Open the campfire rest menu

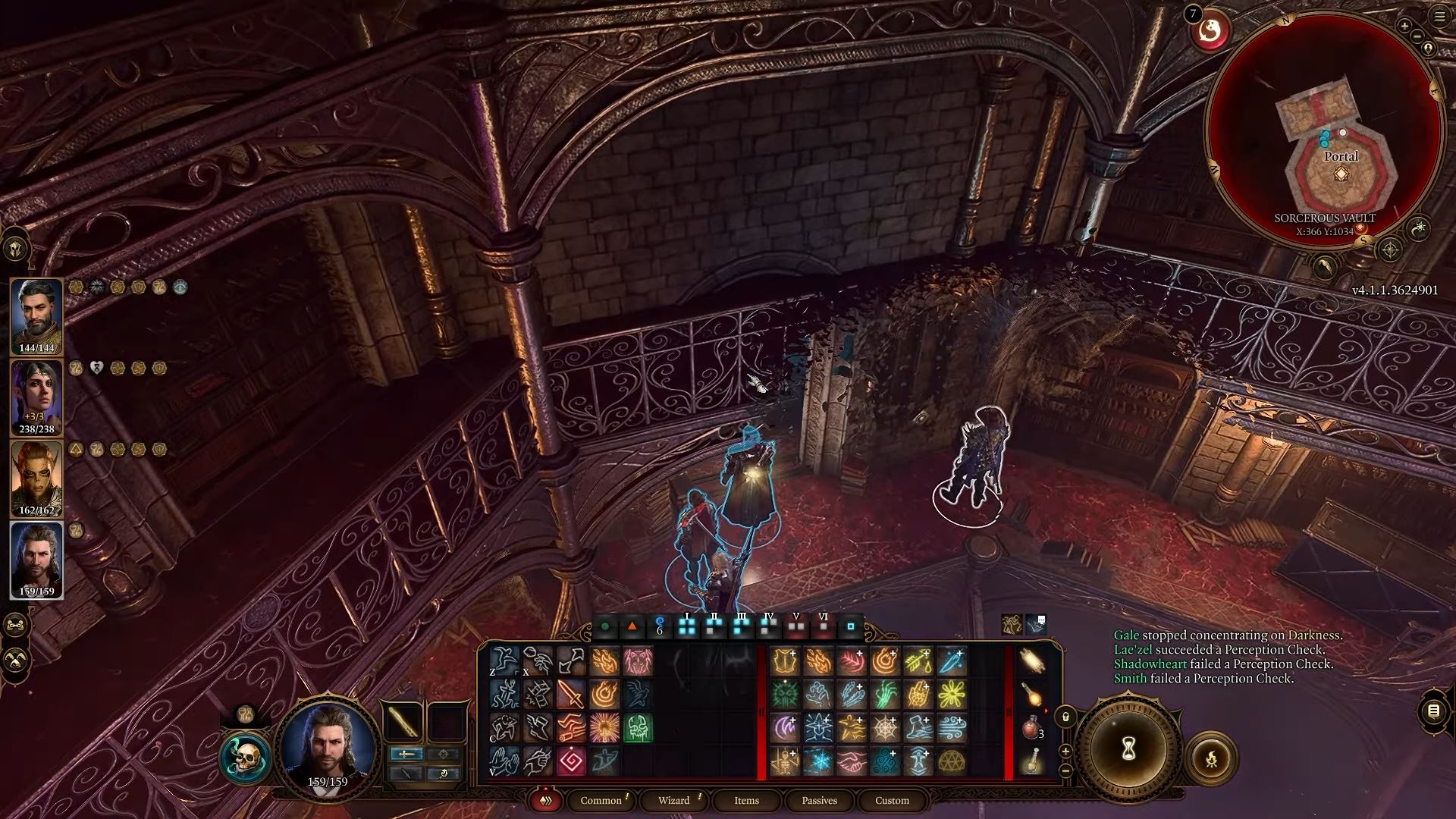point(1211,758)
